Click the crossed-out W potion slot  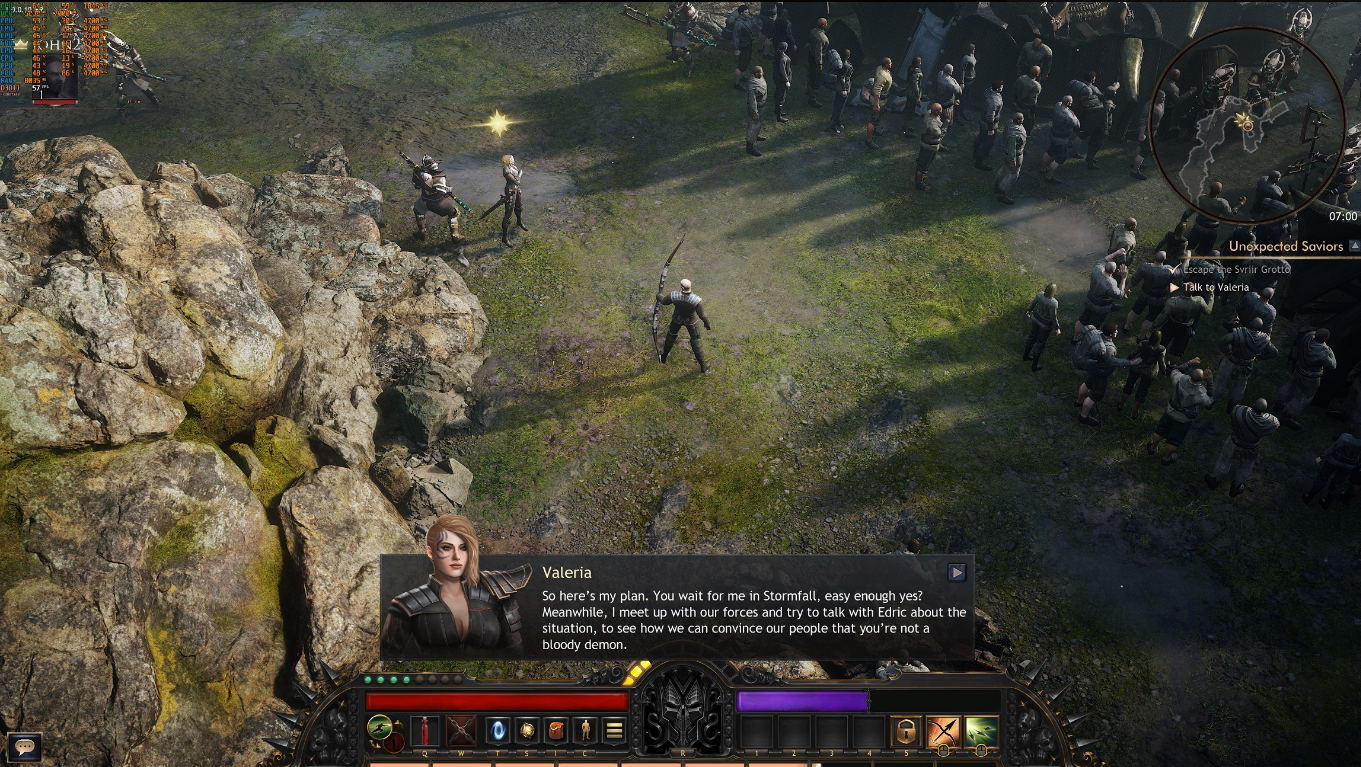(x=461, y=730)
